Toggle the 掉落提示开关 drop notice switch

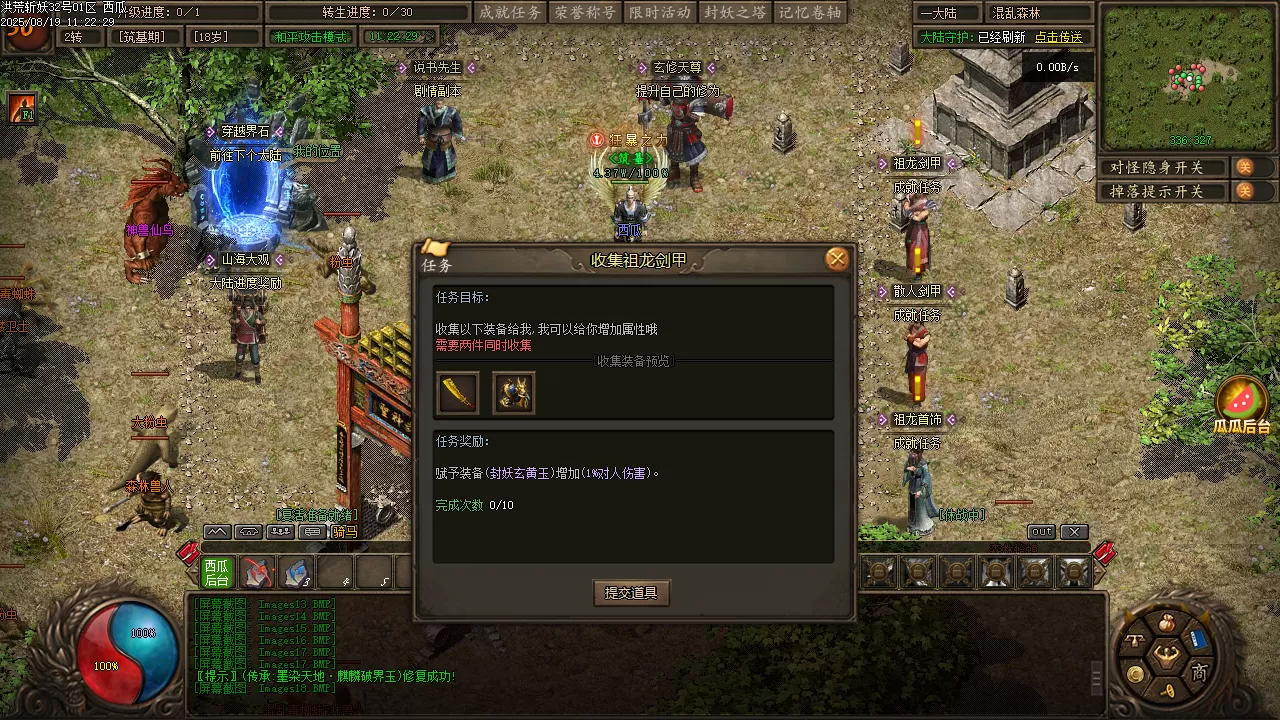tap(1244, 191)
